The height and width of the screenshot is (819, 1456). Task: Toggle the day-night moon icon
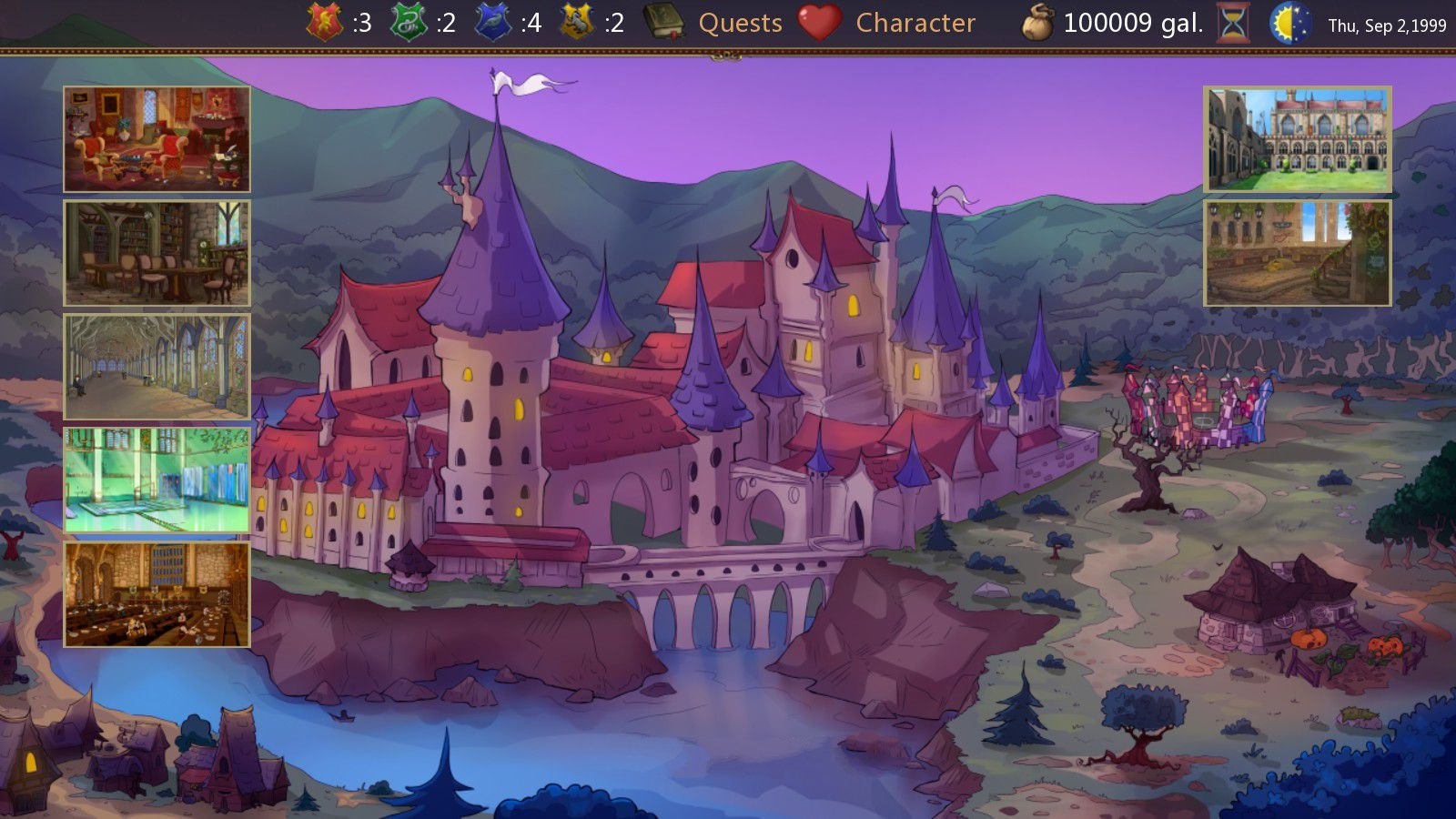point(1290,23)
